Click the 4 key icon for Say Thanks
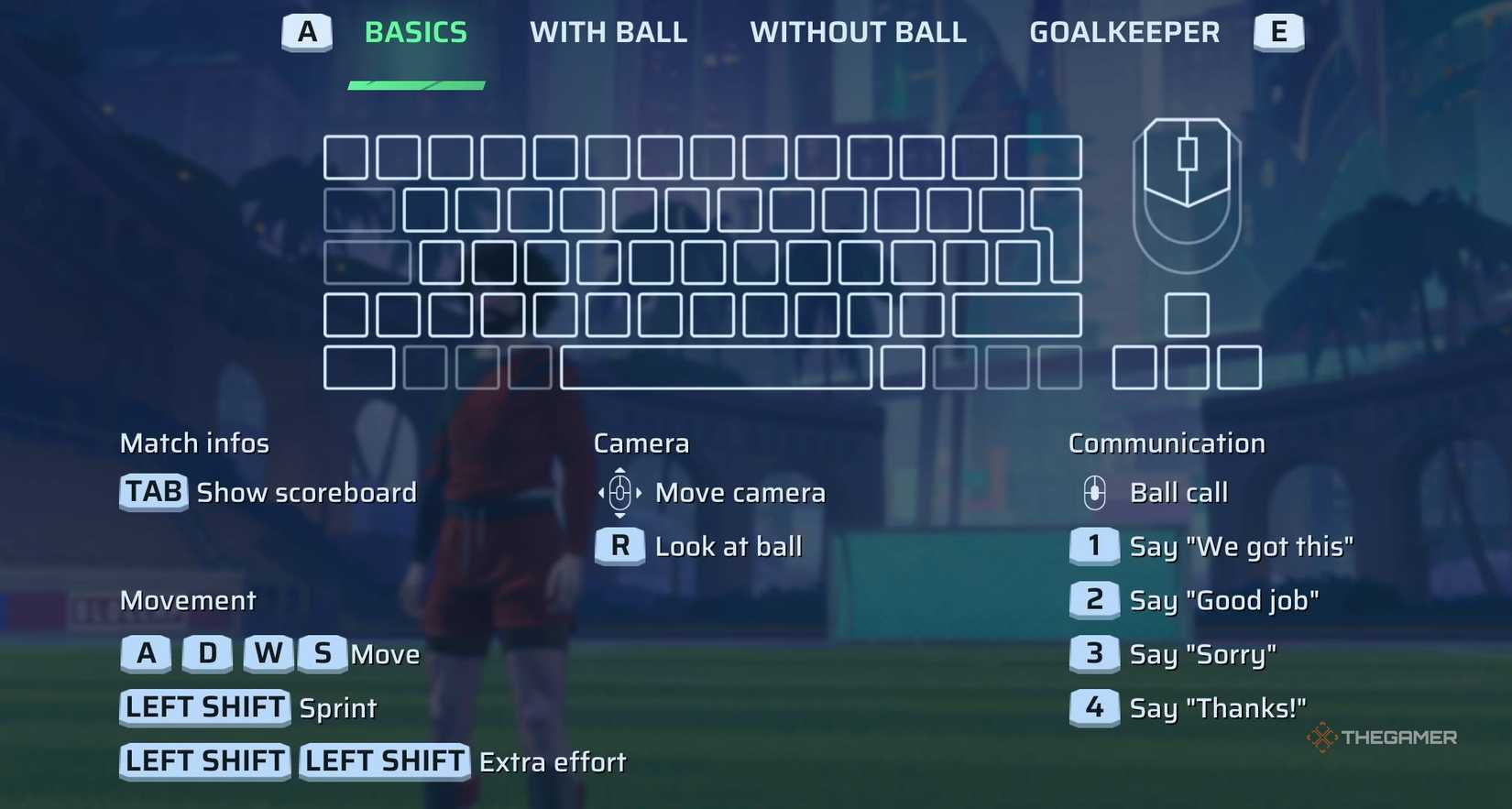 pos(1093,707)
